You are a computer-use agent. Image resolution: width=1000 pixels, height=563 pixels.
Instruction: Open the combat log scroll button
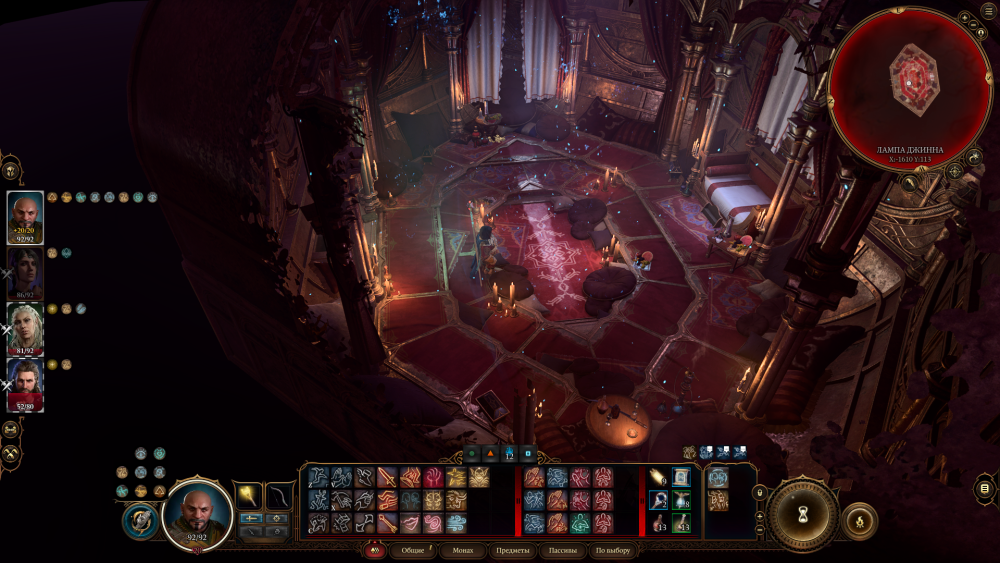[x=985, y=488]
